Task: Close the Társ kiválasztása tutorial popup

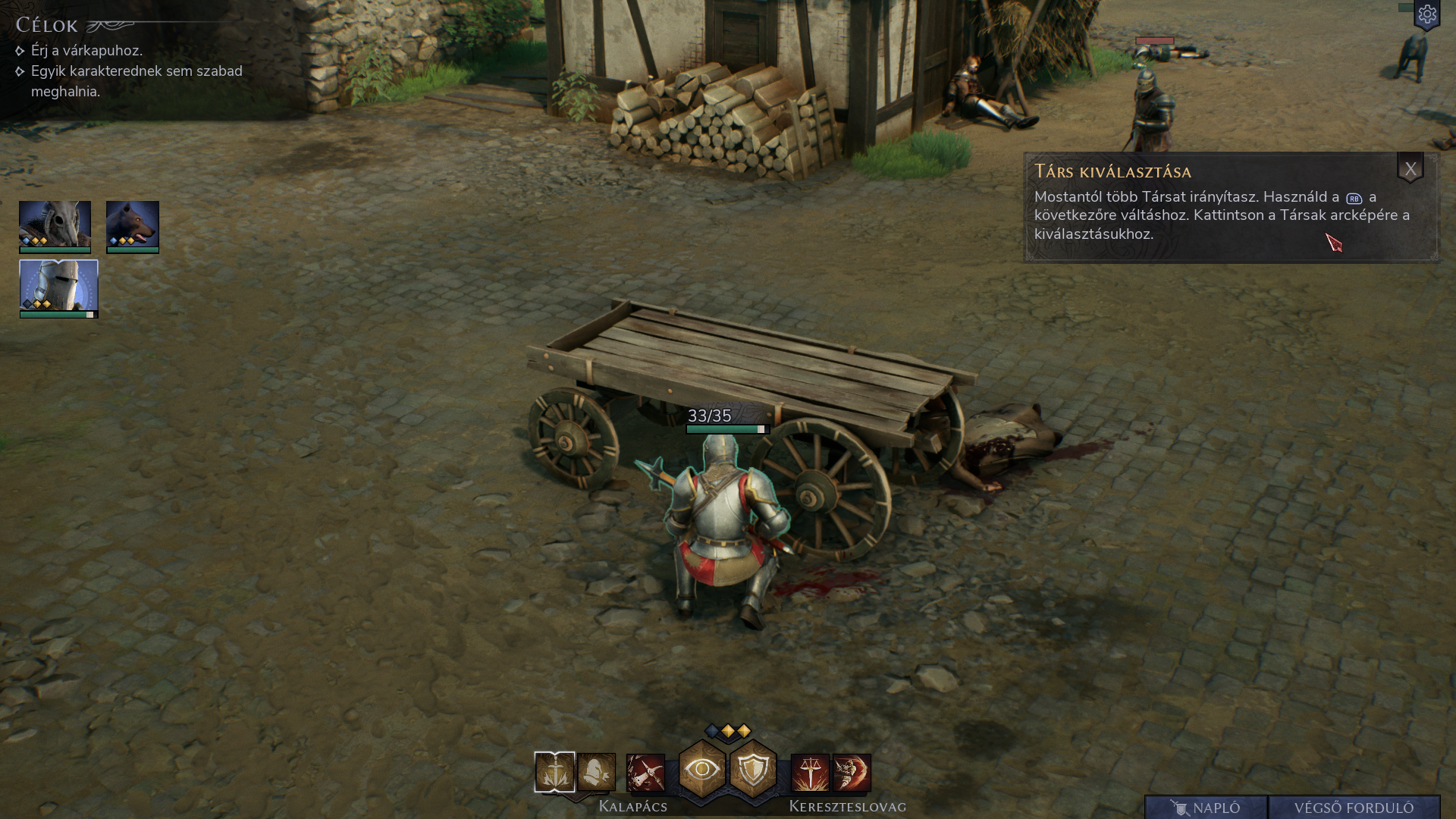Action: coord(1410,169)
